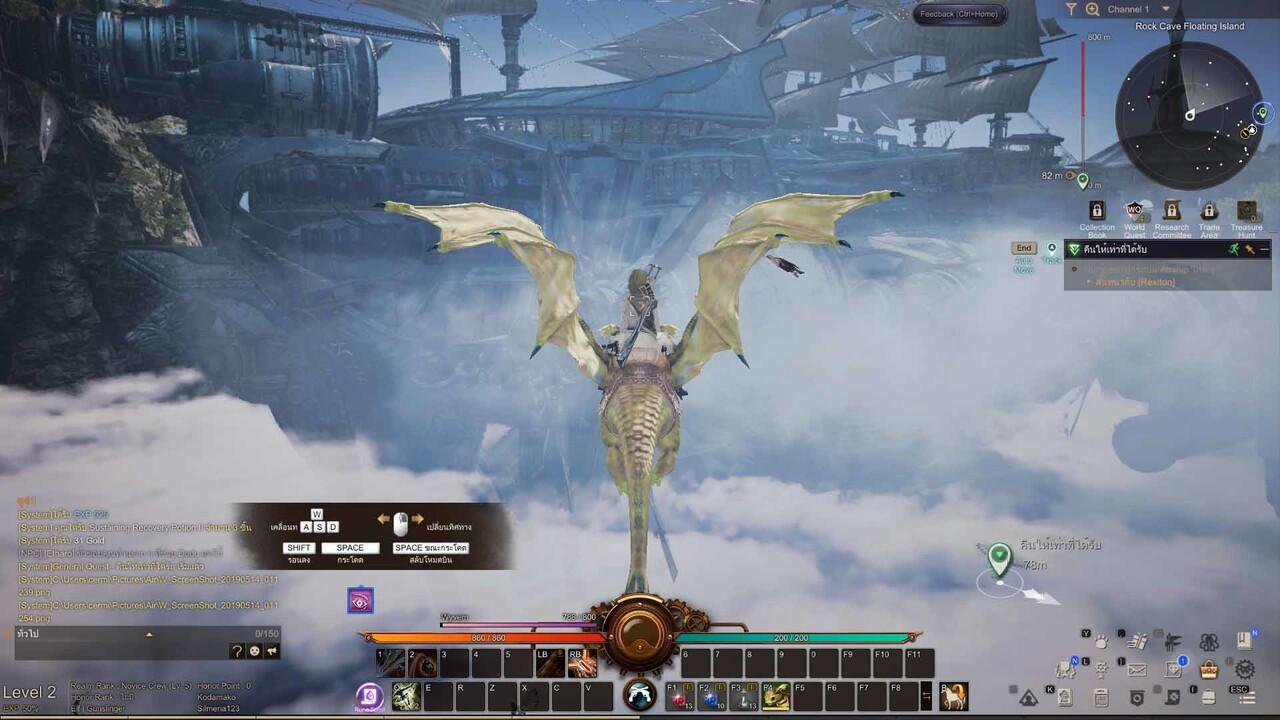Image resolution: width=1280 pixels, height=720 pixels.
Task: Click the chat input field
Action: pyautogui.click(x=130, y=634)
